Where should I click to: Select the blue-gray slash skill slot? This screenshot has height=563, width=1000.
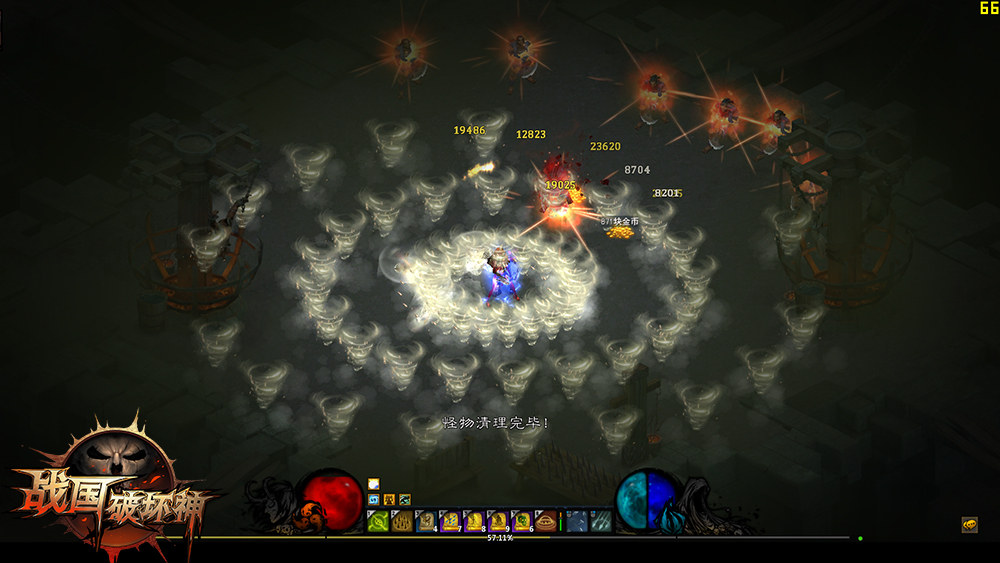[x=577, y=521]
